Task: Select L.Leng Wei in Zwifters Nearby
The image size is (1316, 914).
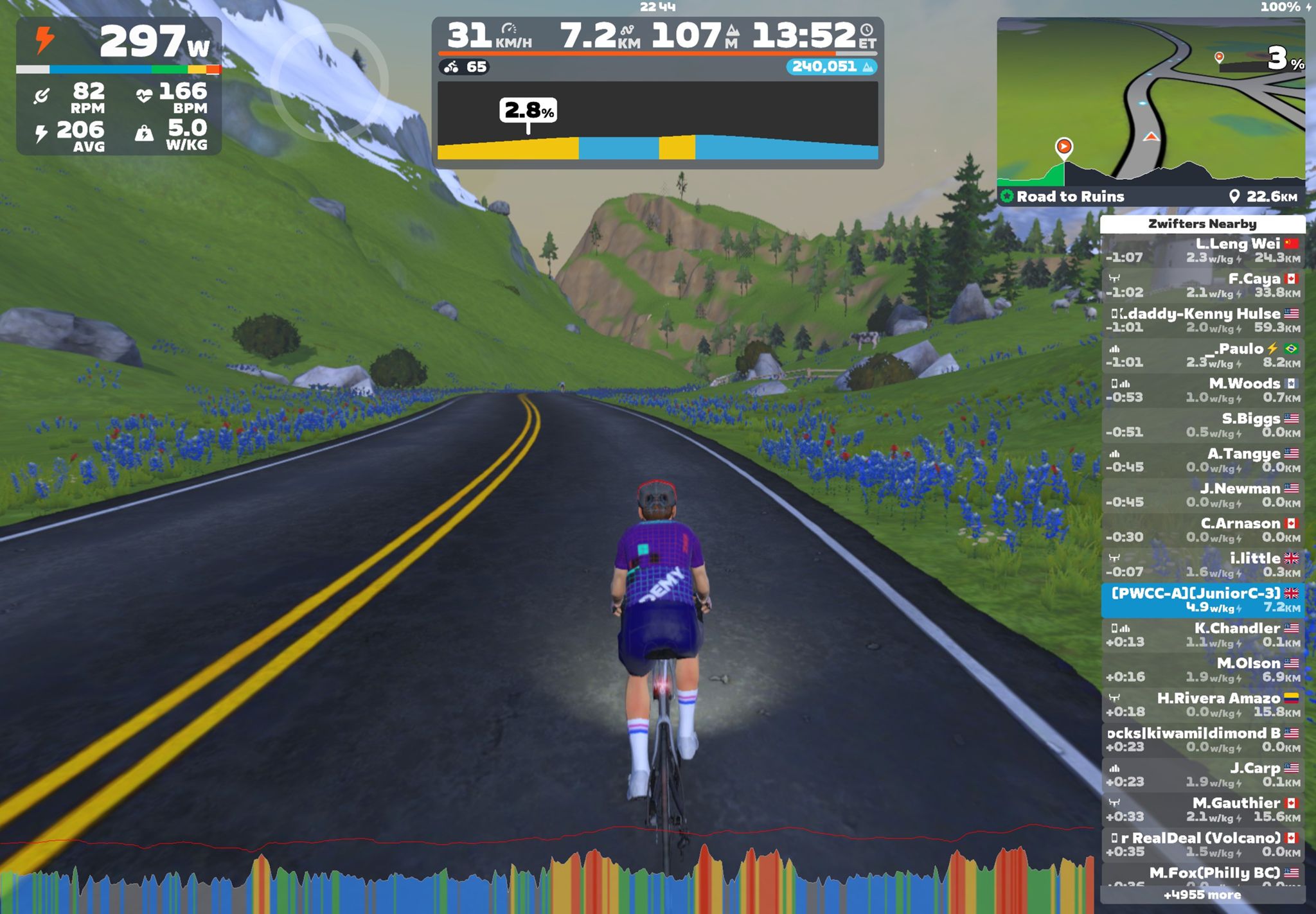Action: pyautogui.click(x=1203, y=251)
